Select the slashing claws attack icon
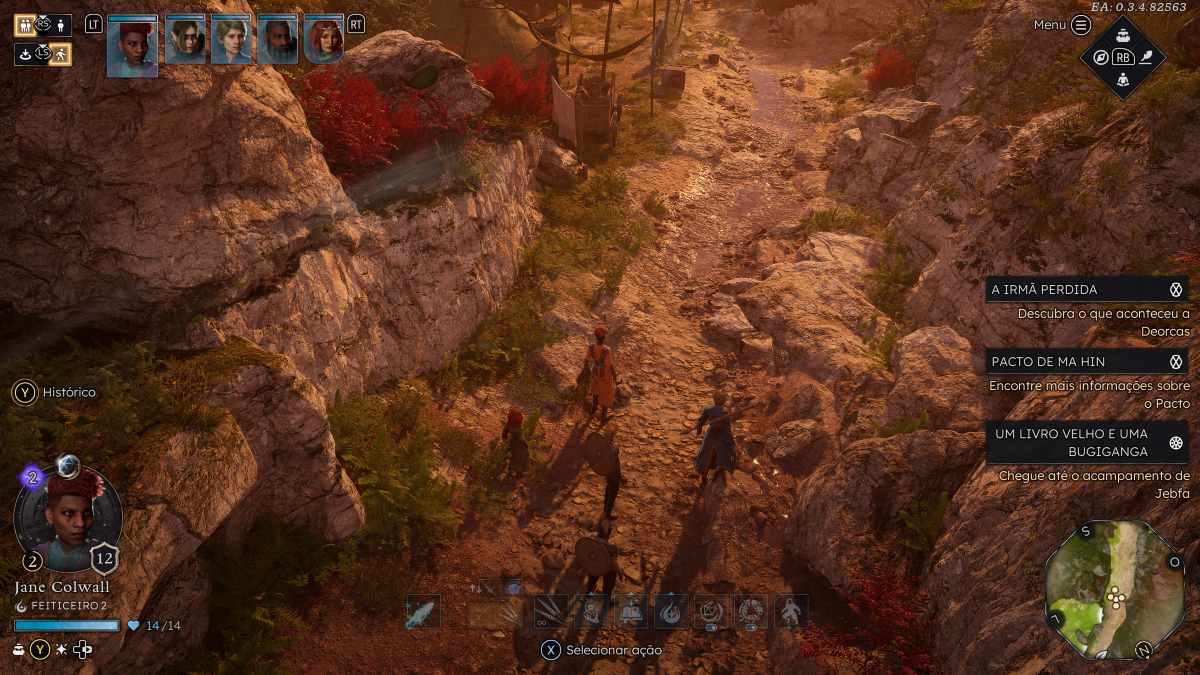This screenshot has width=1200, height=675. pyautogui.click(x=550, y=611)
